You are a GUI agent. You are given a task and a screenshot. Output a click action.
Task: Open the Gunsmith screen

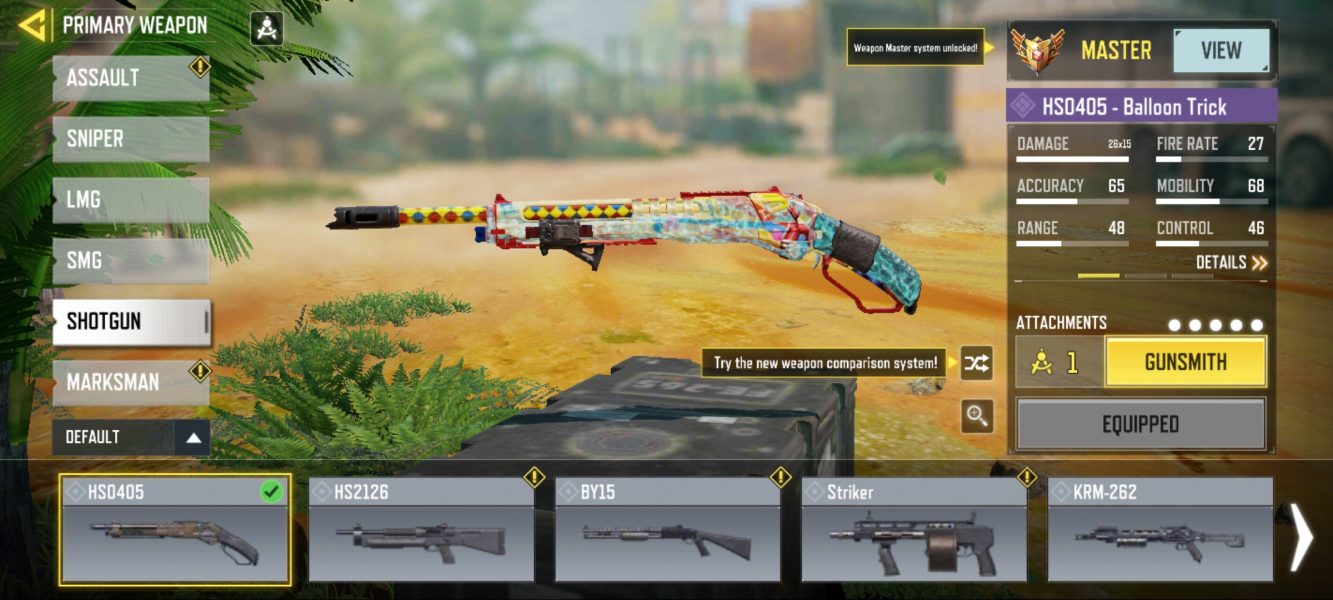[1185, 362]
